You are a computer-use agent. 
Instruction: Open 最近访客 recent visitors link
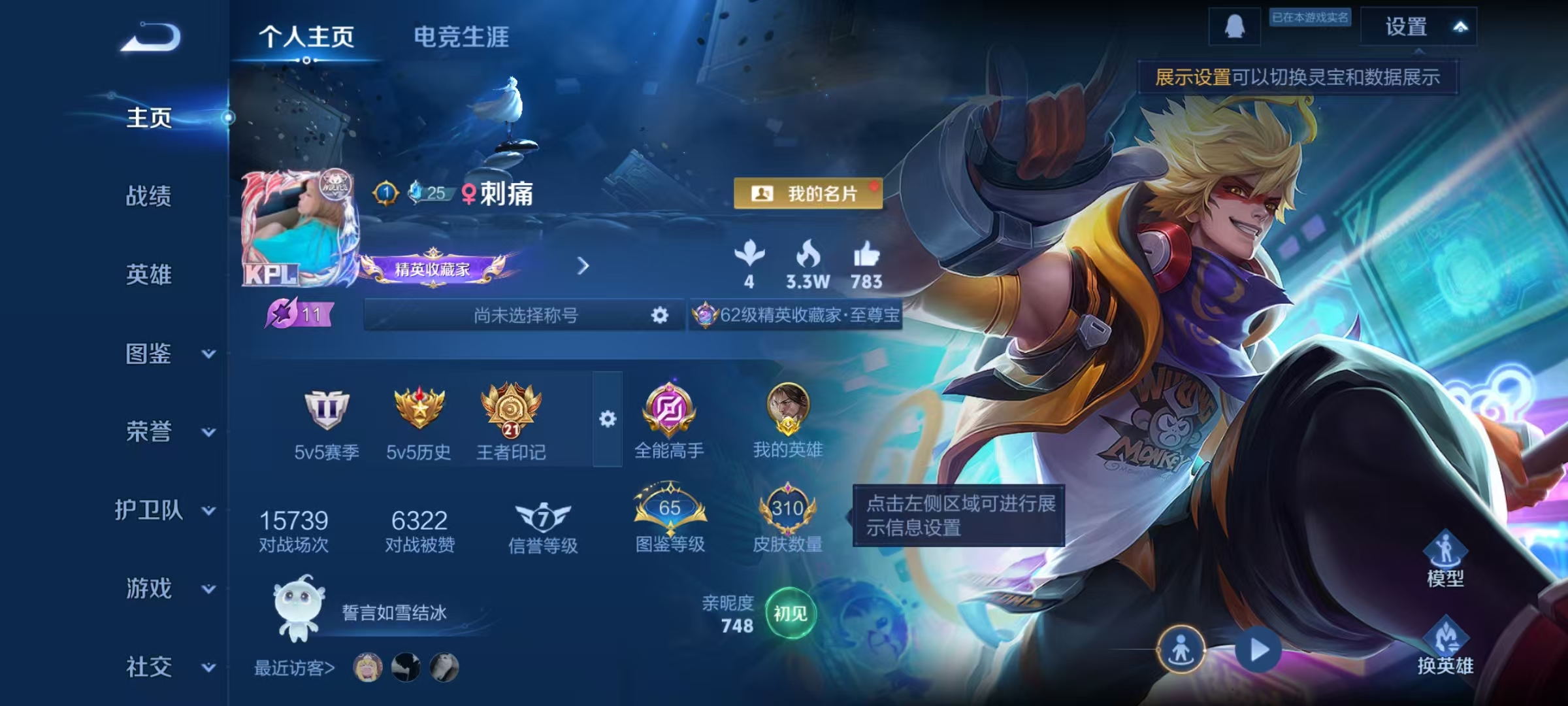pyautogui.click(x=293, y=669)
